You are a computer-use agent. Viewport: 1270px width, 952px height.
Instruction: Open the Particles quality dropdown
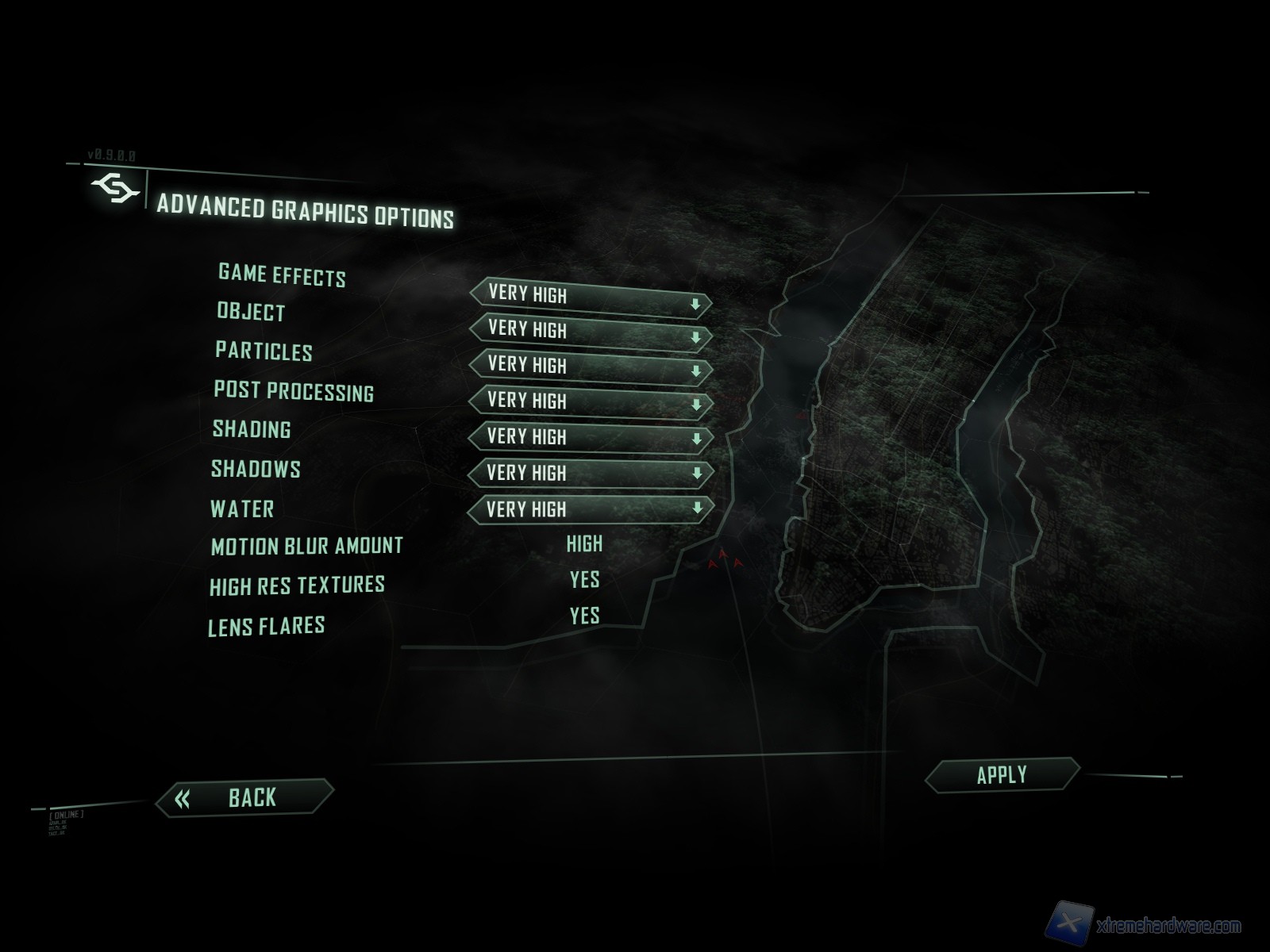click(x=591, y=368)
